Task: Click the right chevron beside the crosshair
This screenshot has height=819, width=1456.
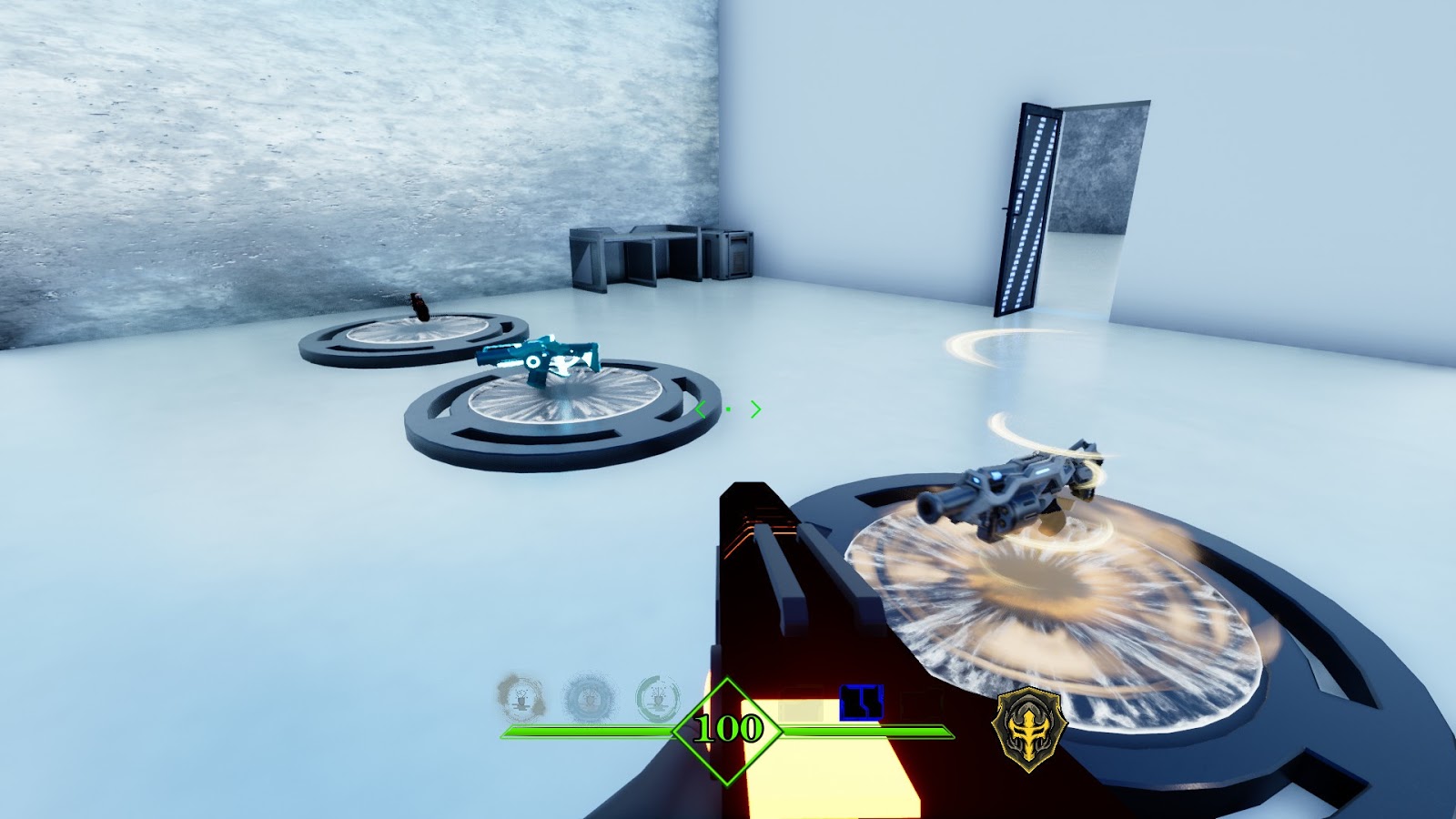Action: [x=754, y=409]
